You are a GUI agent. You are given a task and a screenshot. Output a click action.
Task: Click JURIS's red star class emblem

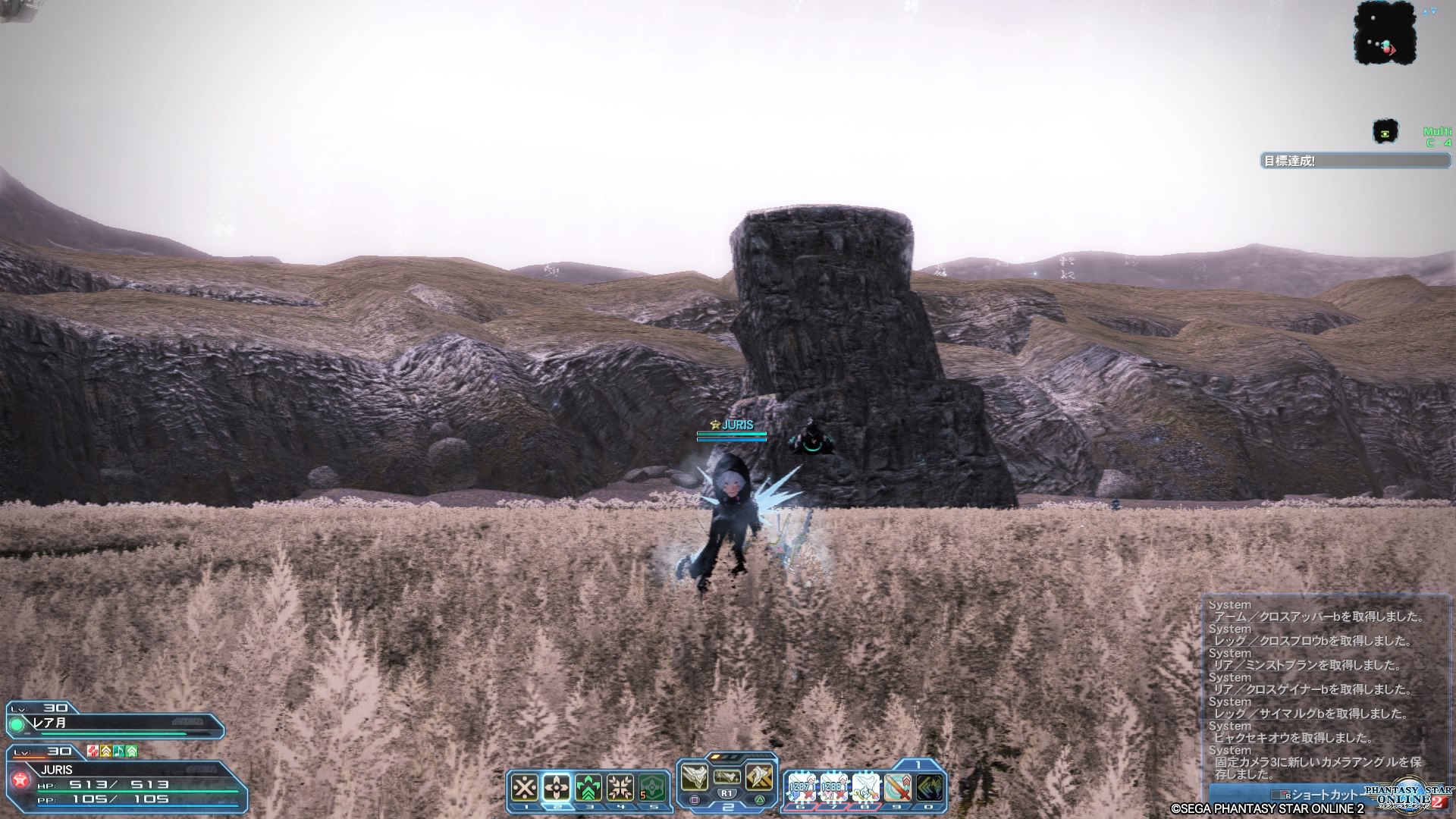19,780
